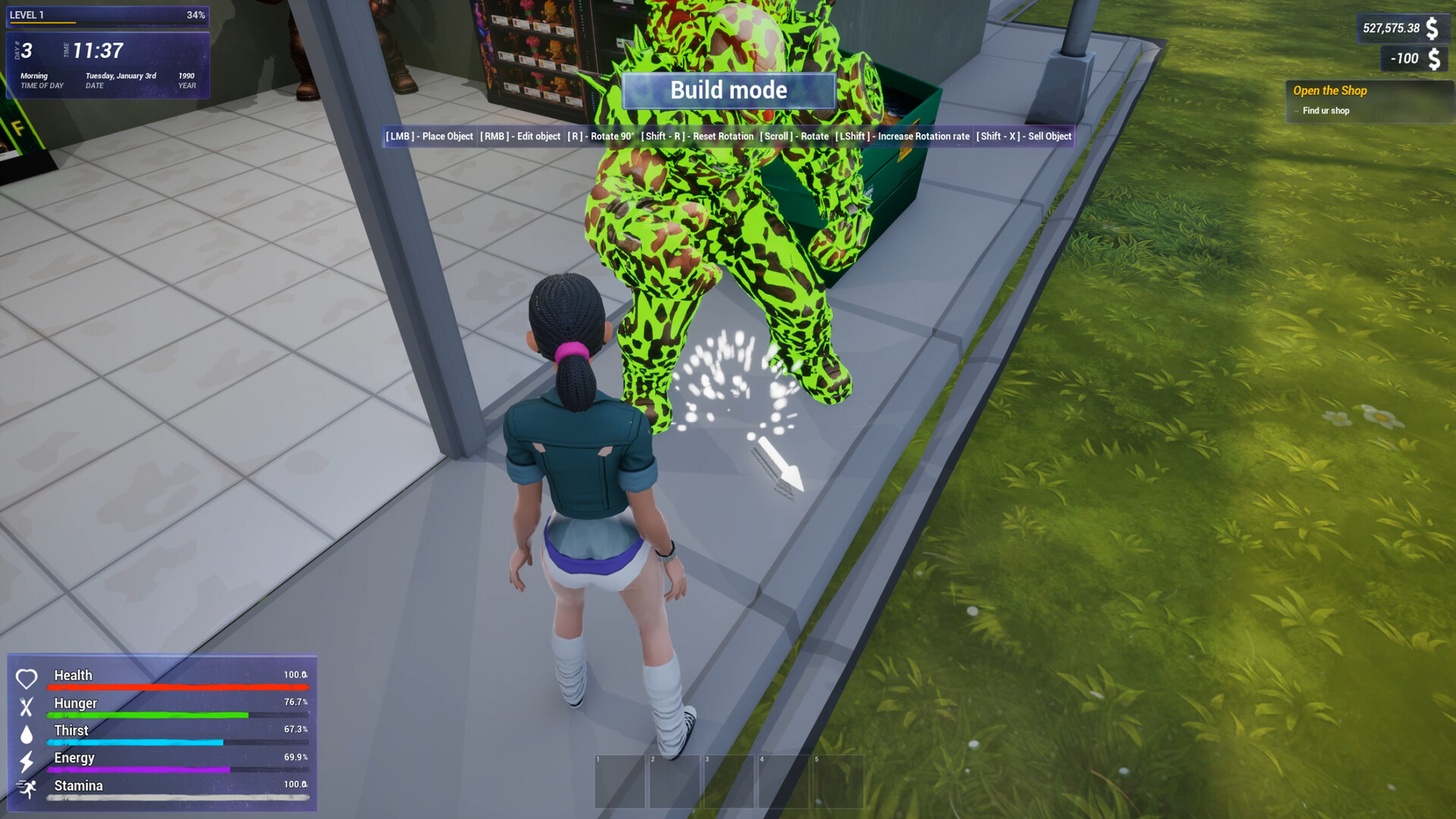The height and width of the screenshot is (819, 1456).
Task: Toggle Edit object mode via RMB hint
Action: click(x=519, y=136)
